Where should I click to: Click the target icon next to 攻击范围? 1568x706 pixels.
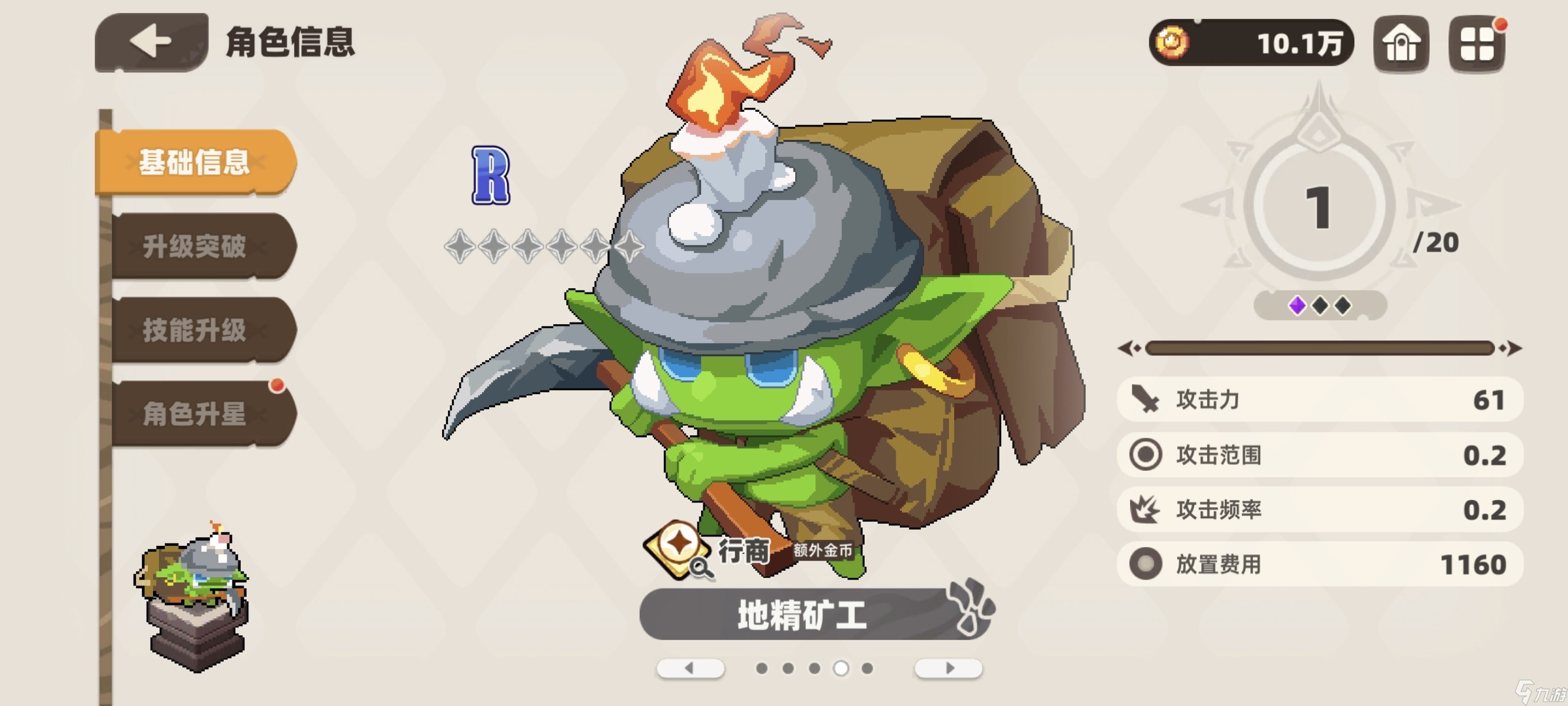1147,454
